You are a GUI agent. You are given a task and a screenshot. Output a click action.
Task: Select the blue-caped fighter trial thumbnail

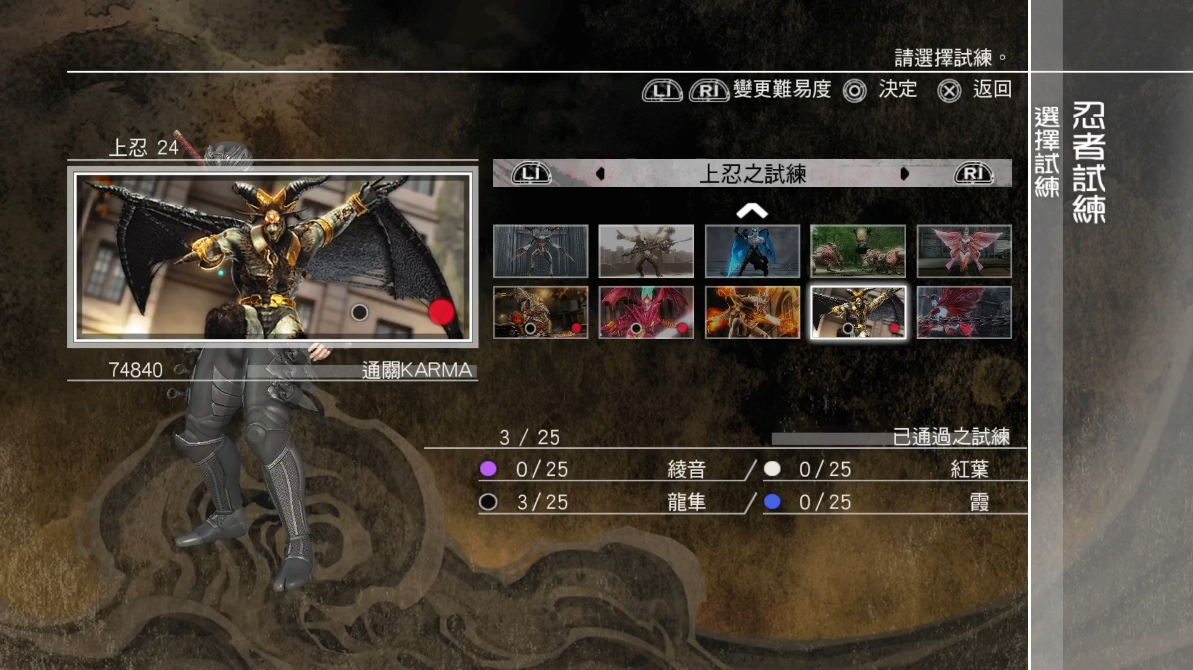752,251
